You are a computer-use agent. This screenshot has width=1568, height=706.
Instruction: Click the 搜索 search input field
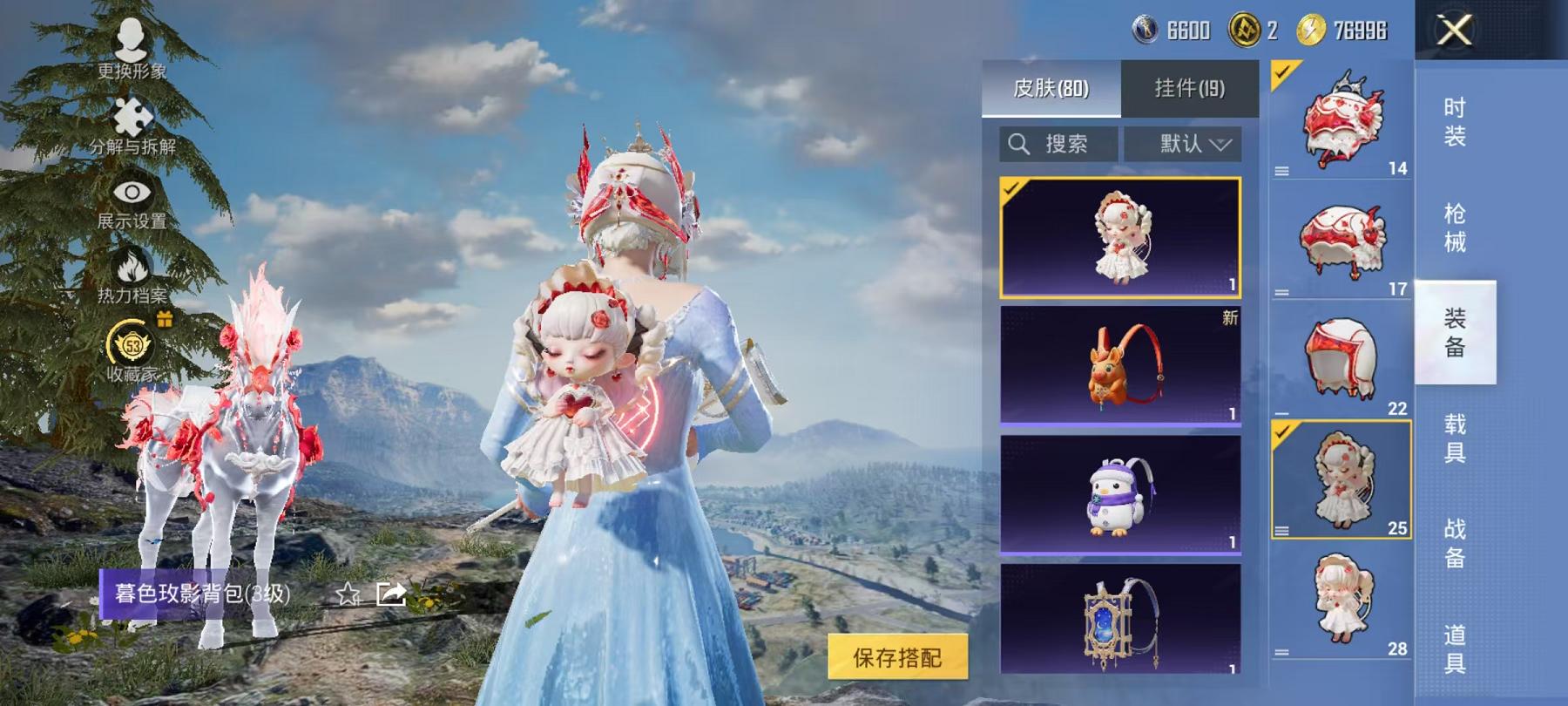coord(1067,144)
